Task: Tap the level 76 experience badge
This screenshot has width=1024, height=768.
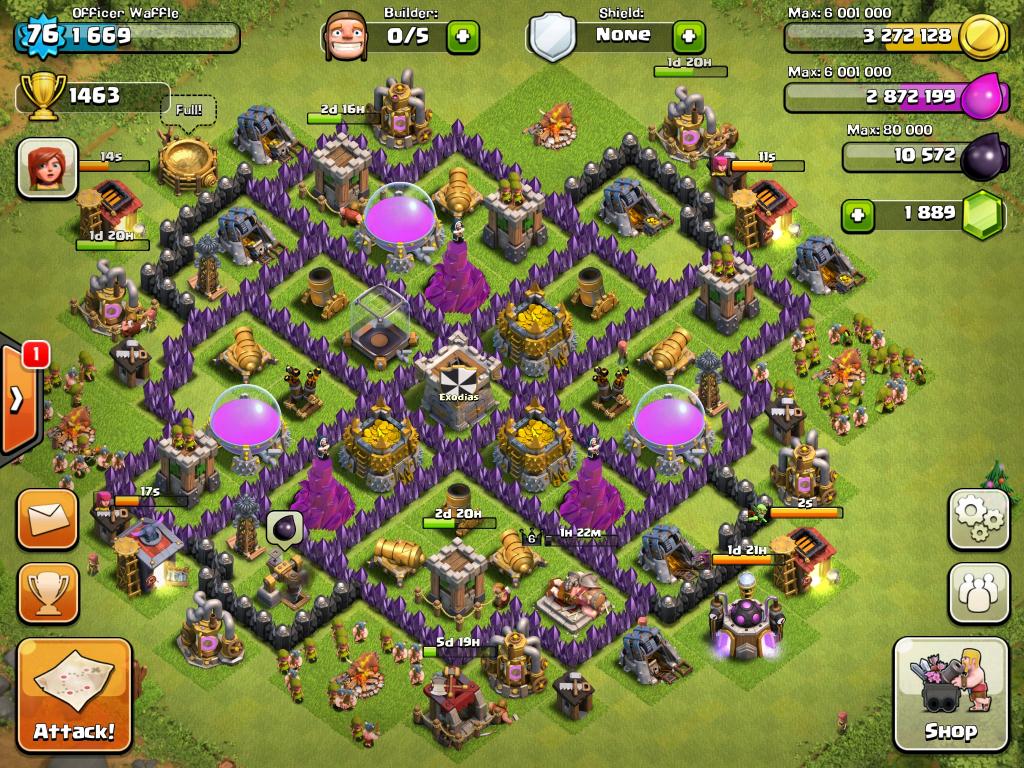Action: coord(42,35)
